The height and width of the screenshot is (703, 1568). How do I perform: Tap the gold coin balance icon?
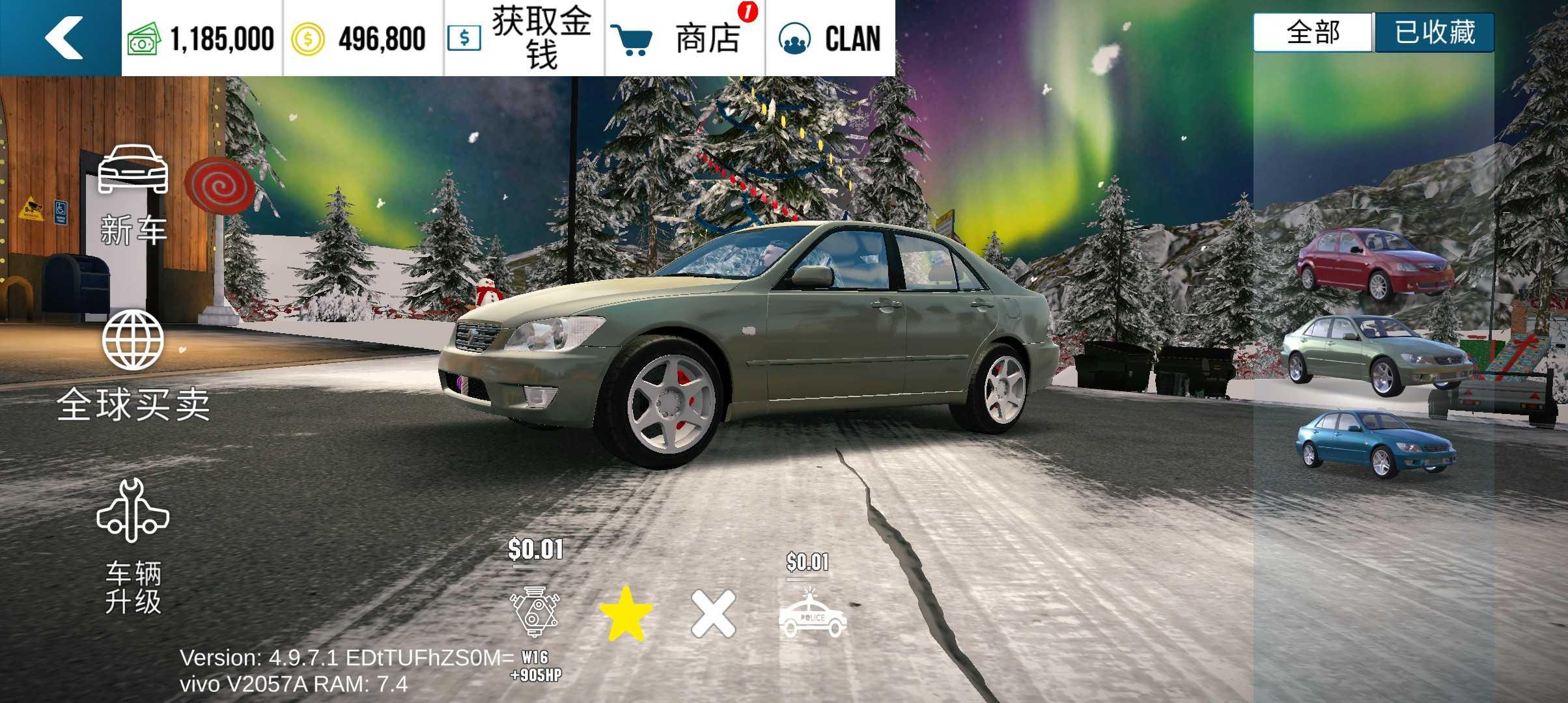(307, 39)
